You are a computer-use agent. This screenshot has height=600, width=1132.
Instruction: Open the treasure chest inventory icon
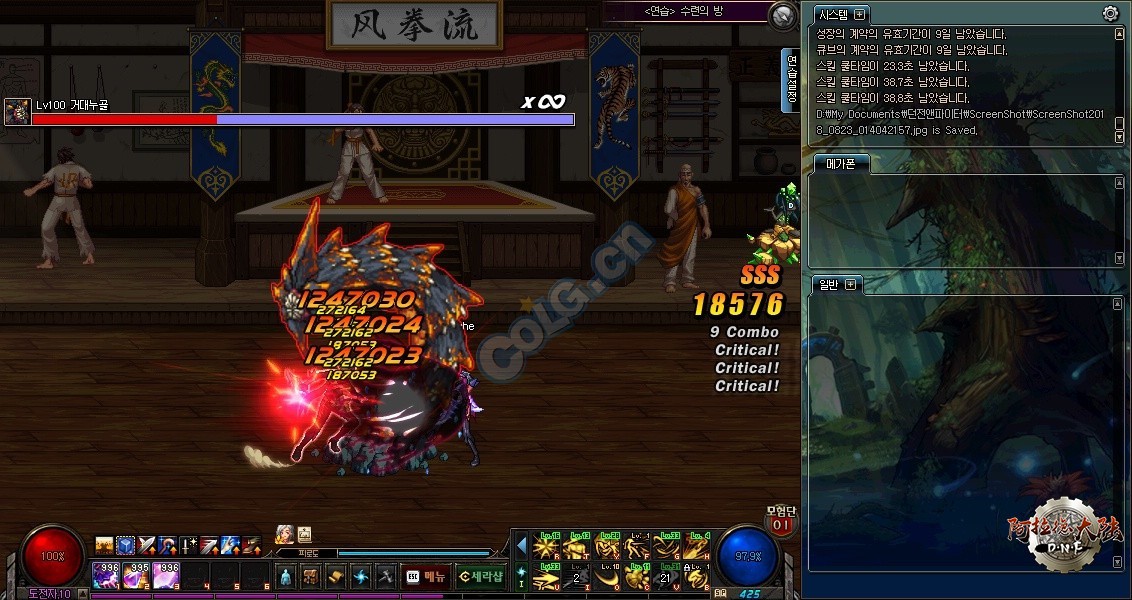(310, 576)
